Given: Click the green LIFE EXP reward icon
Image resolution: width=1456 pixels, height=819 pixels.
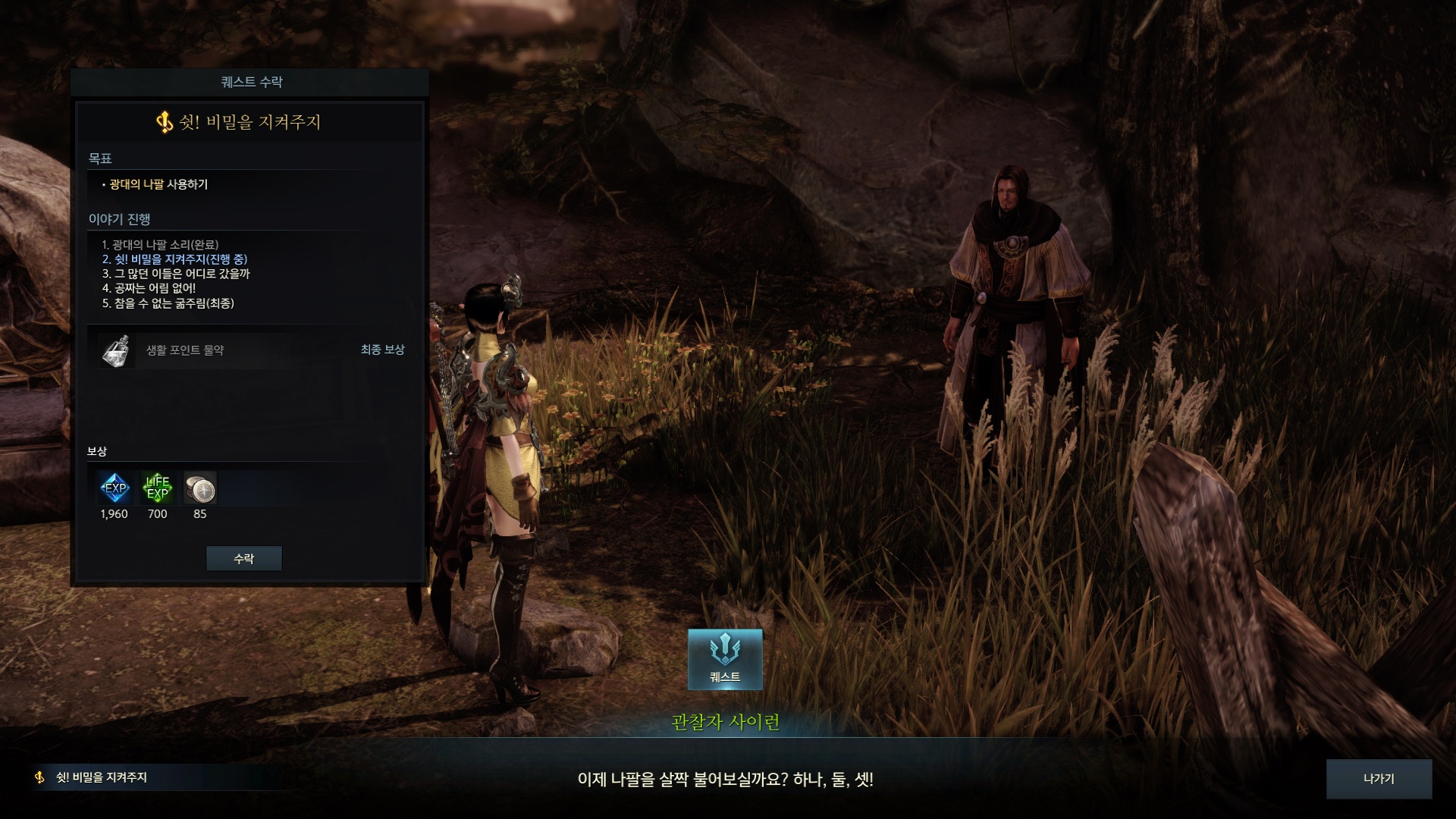Looking at the screenshot, I should tap(158, 488).
